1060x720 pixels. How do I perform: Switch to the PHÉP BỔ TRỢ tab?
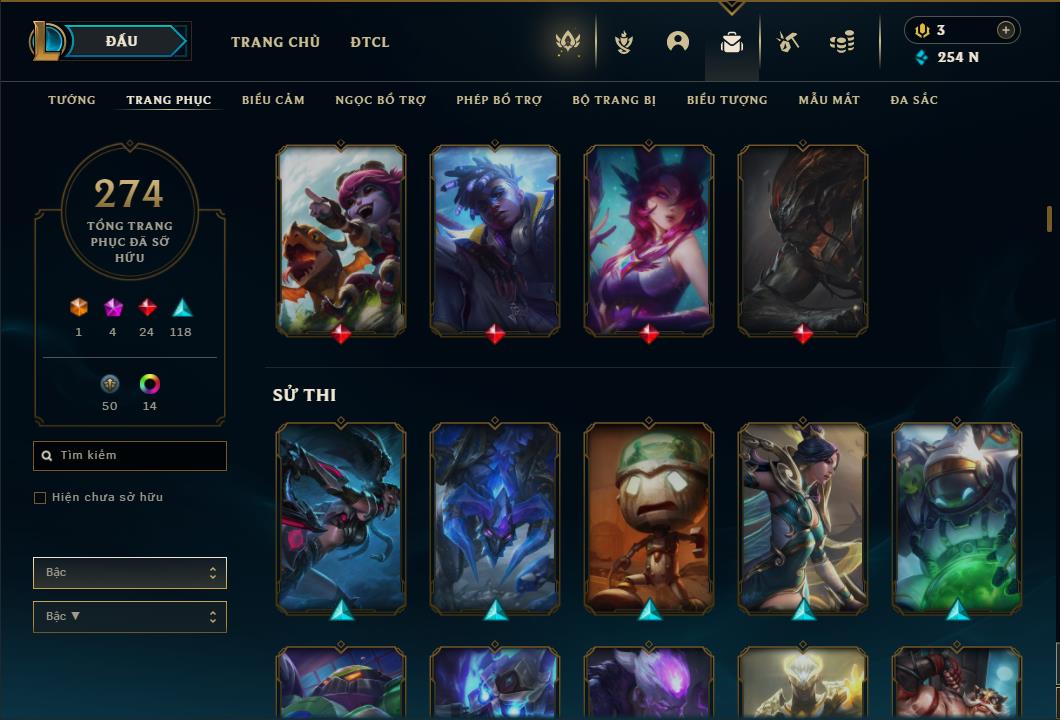coord(499,100)
